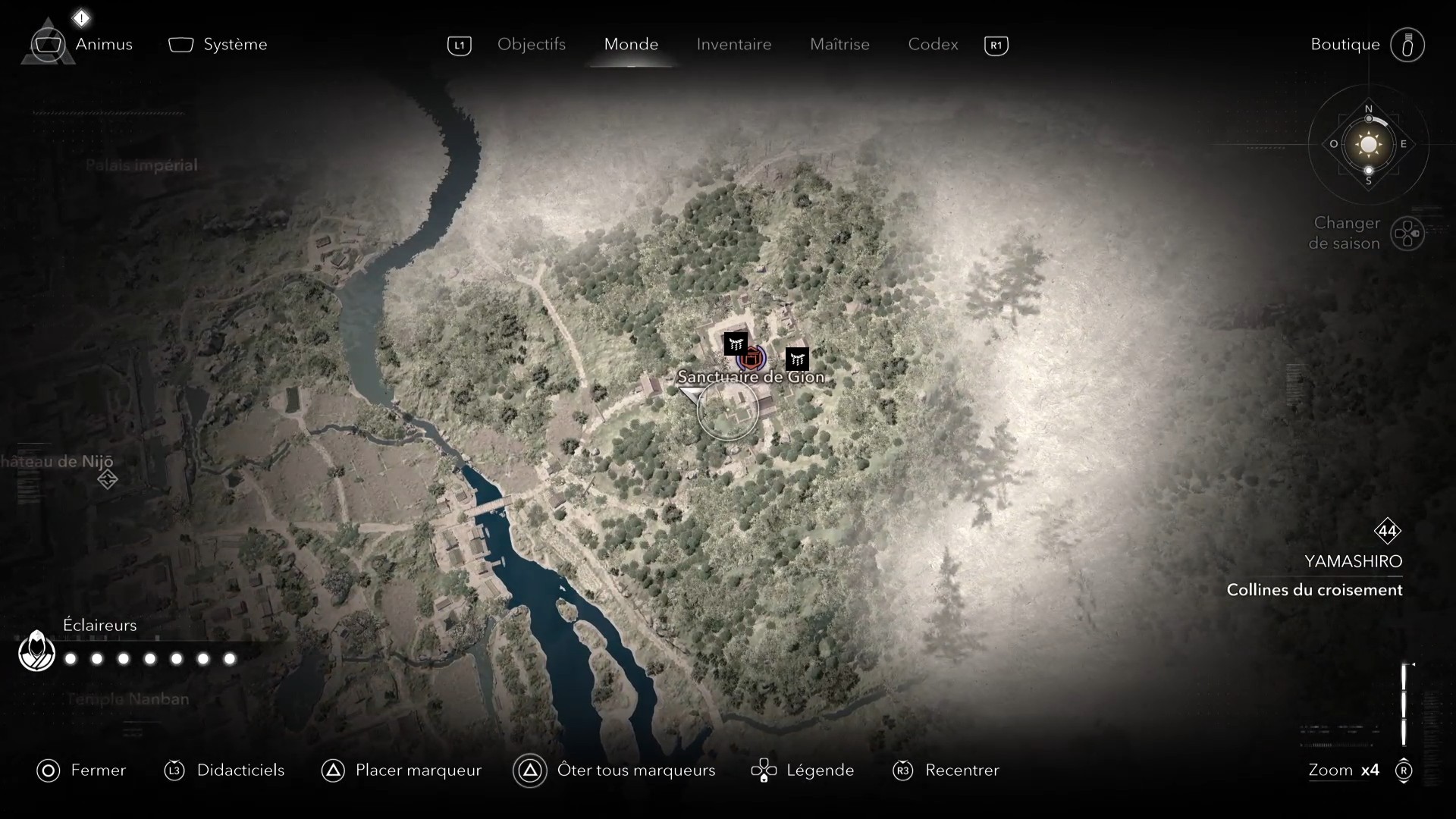Click the Château de Nijō map marker
The height and width of the screenshot is (819, 1456).
coord(108,480)
